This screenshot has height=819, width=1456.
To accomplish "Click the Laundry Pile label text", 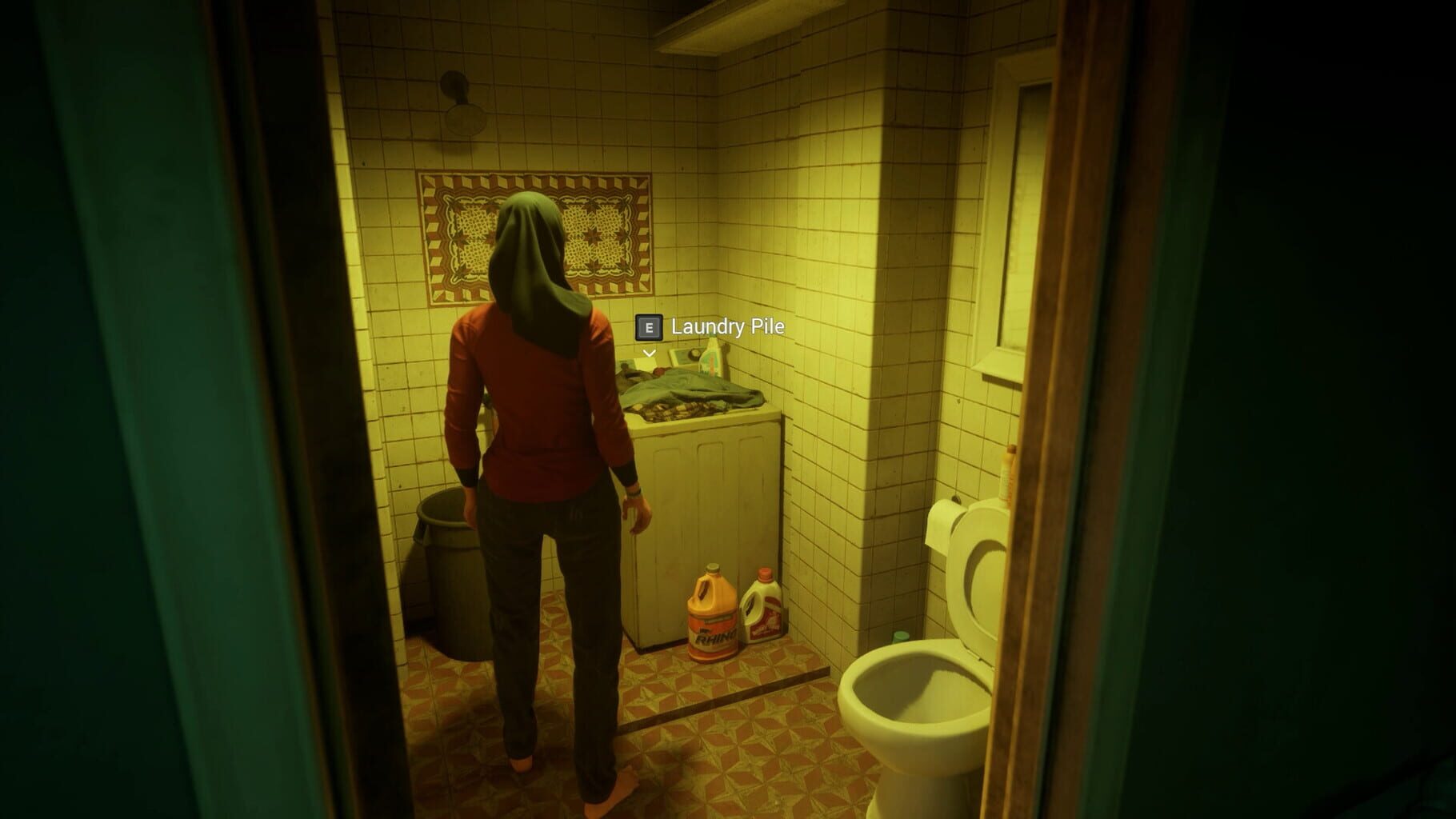I will point(728,327).
